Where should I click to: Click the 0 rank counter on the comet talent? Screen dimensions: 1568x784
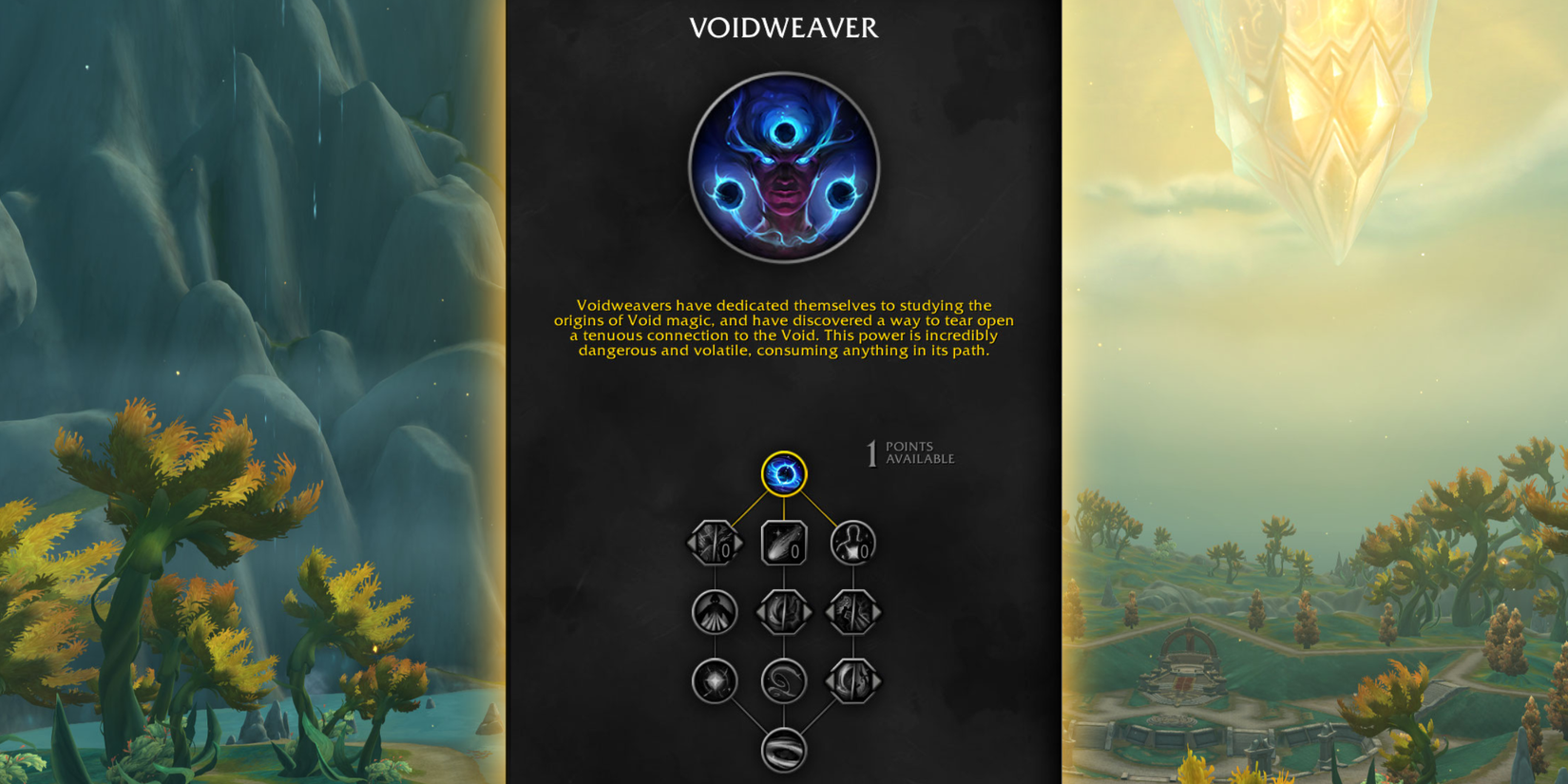794,551
